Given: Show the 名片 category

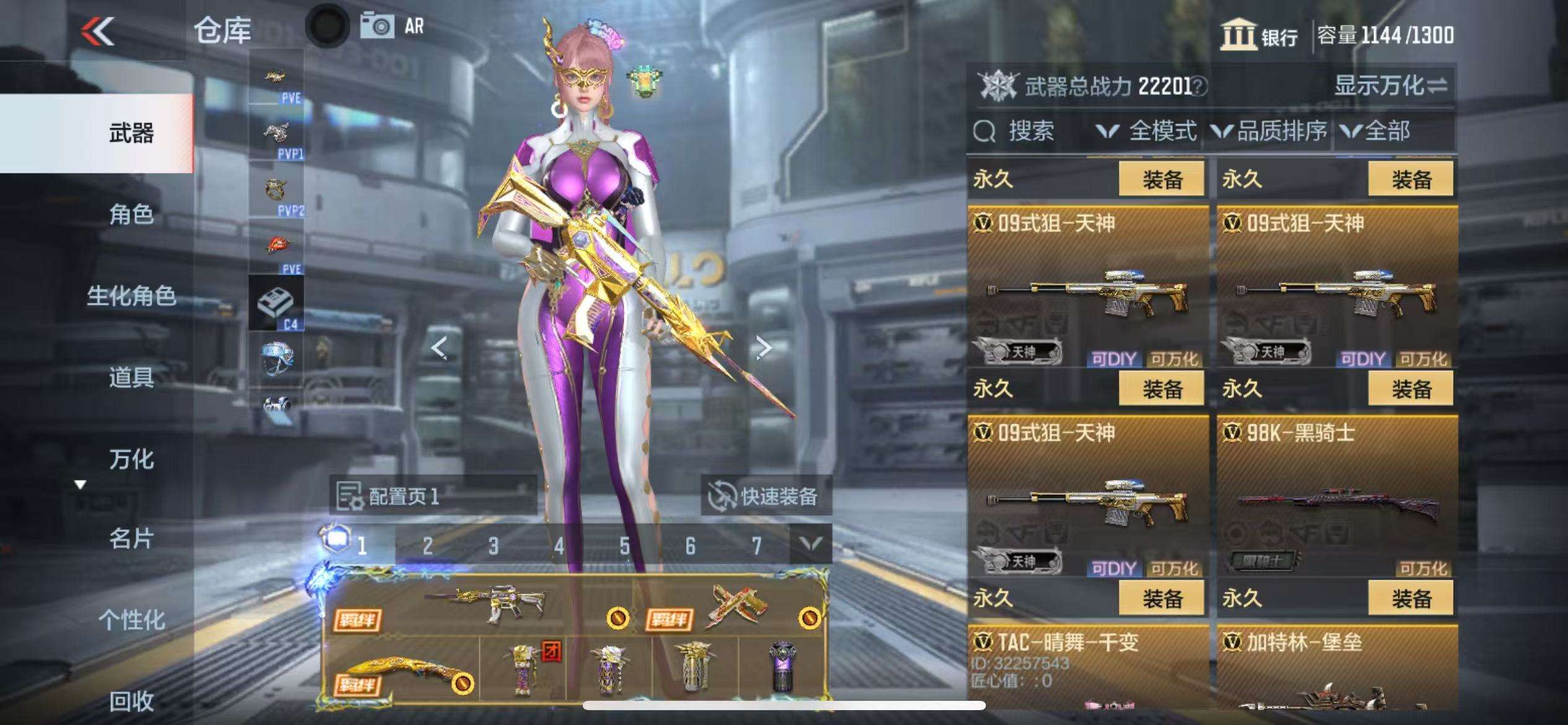Looking at the screenshot, I should click(x=131, y=538).
